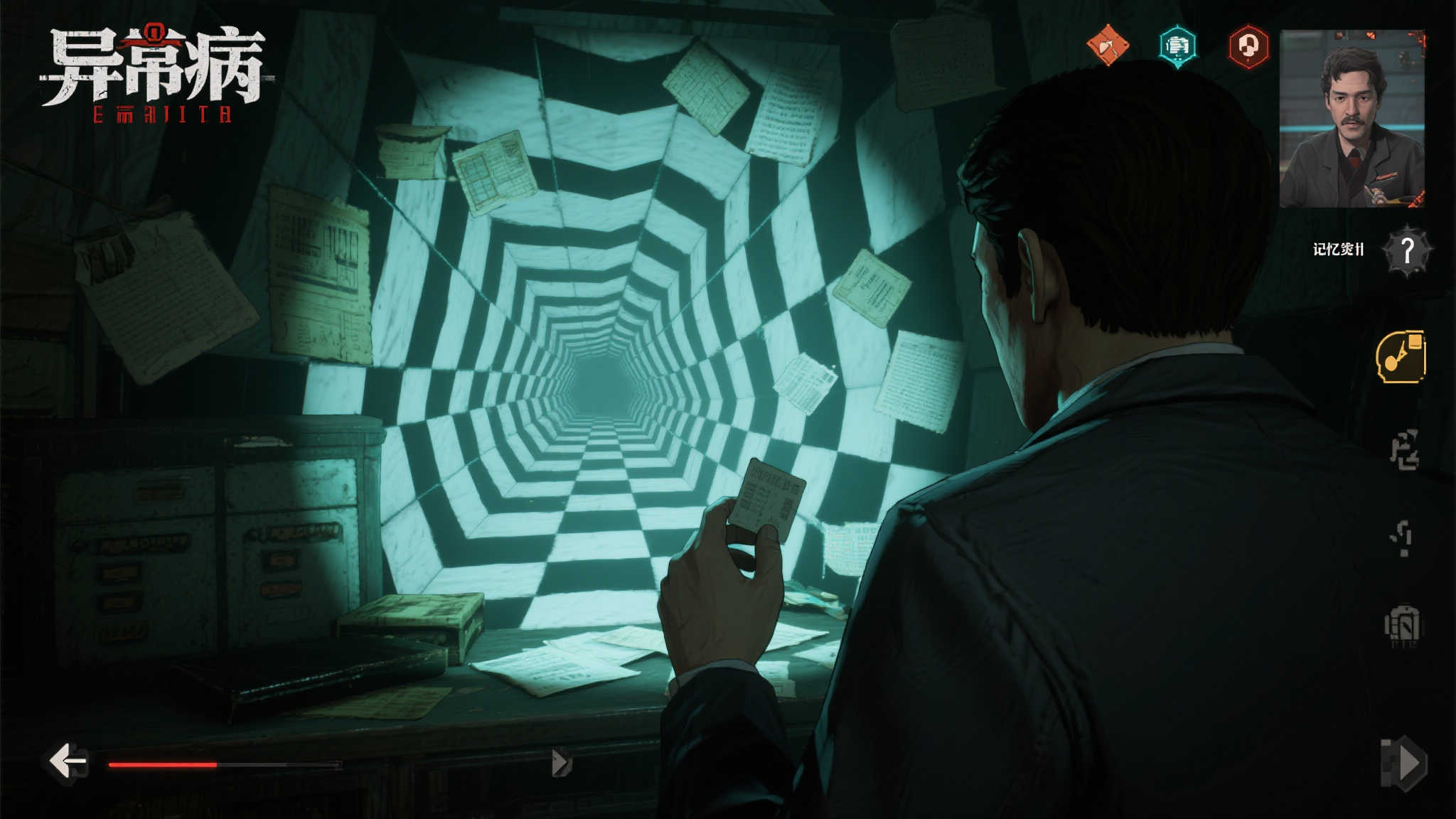Select the red hexagon head icon
The image size is (1456, 819).
tap(1248, 47)
